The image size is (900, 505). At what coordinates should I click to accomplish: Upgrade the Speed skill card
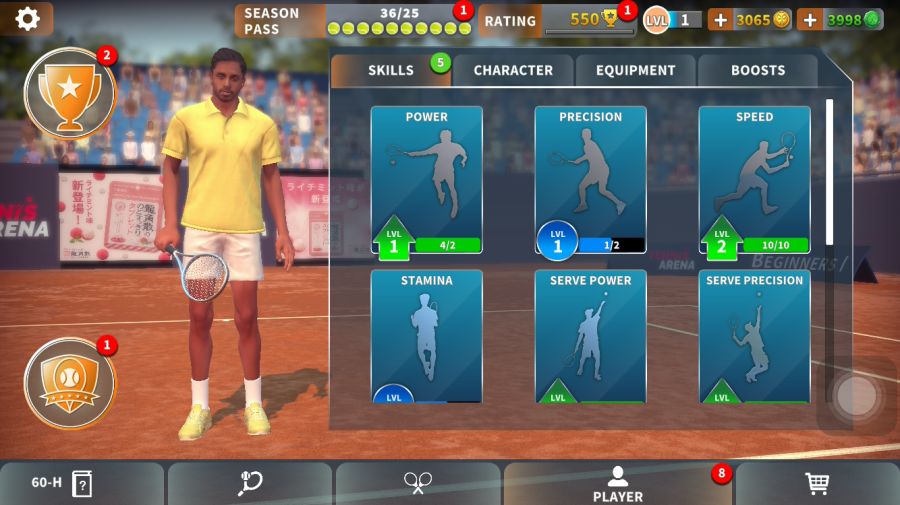(x=754, y=180)
